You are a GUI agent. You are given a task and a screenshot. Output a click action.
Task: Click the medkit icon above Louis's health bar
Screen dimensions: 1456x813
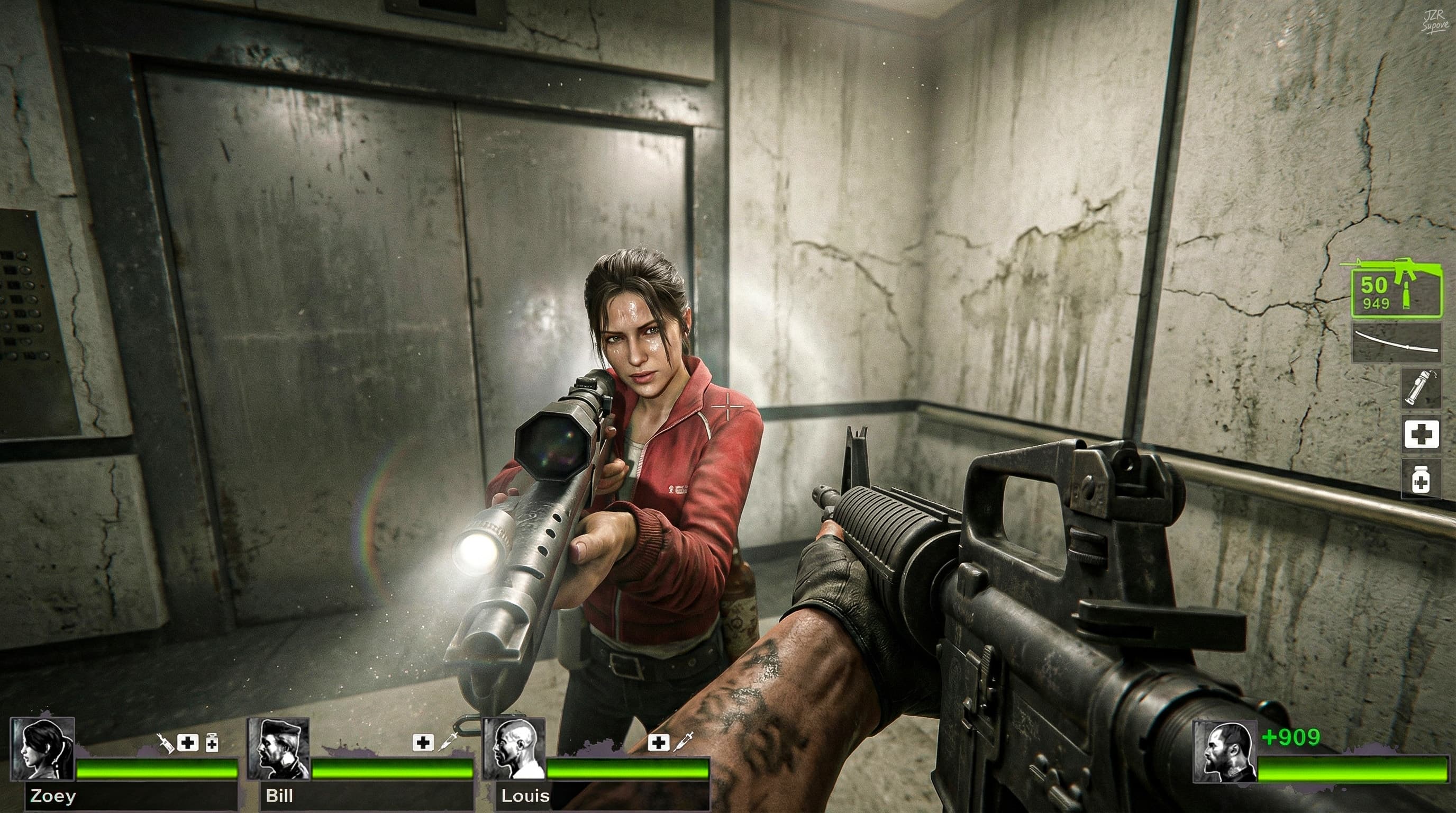pos(658,742)
